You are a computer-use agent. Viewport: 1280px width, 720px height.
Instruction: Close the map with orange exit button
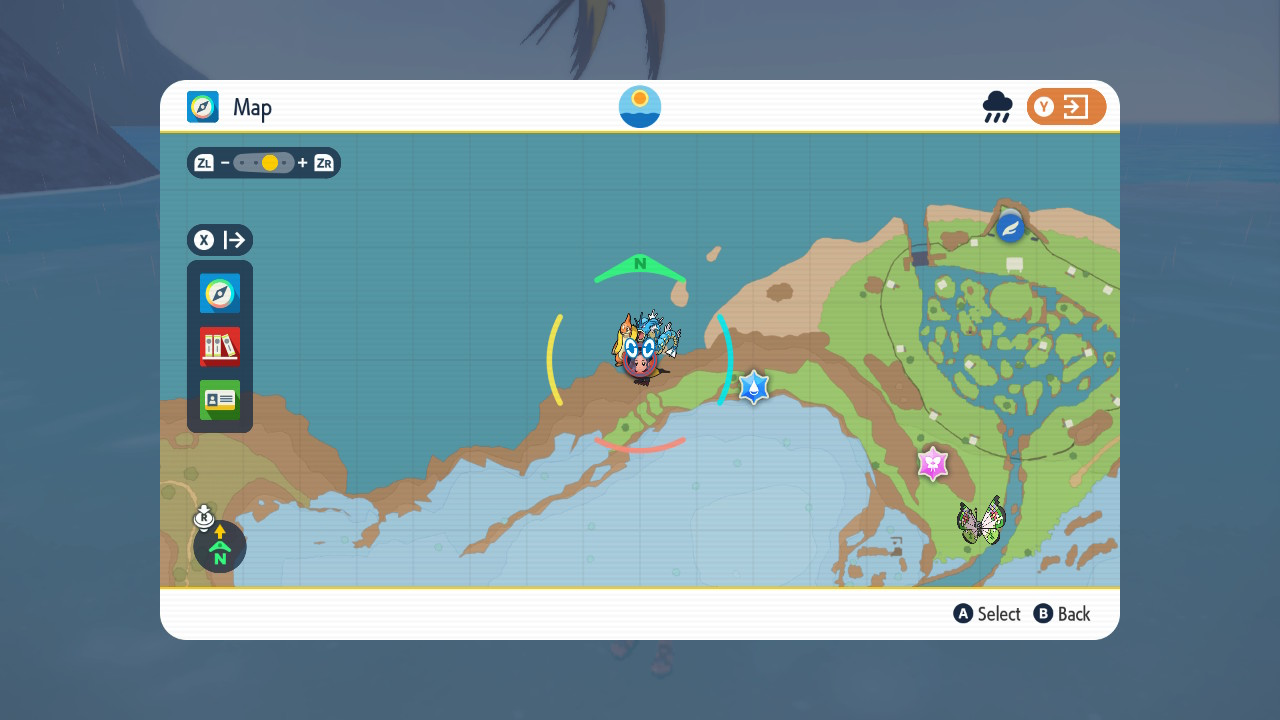tap(1066, 107)
